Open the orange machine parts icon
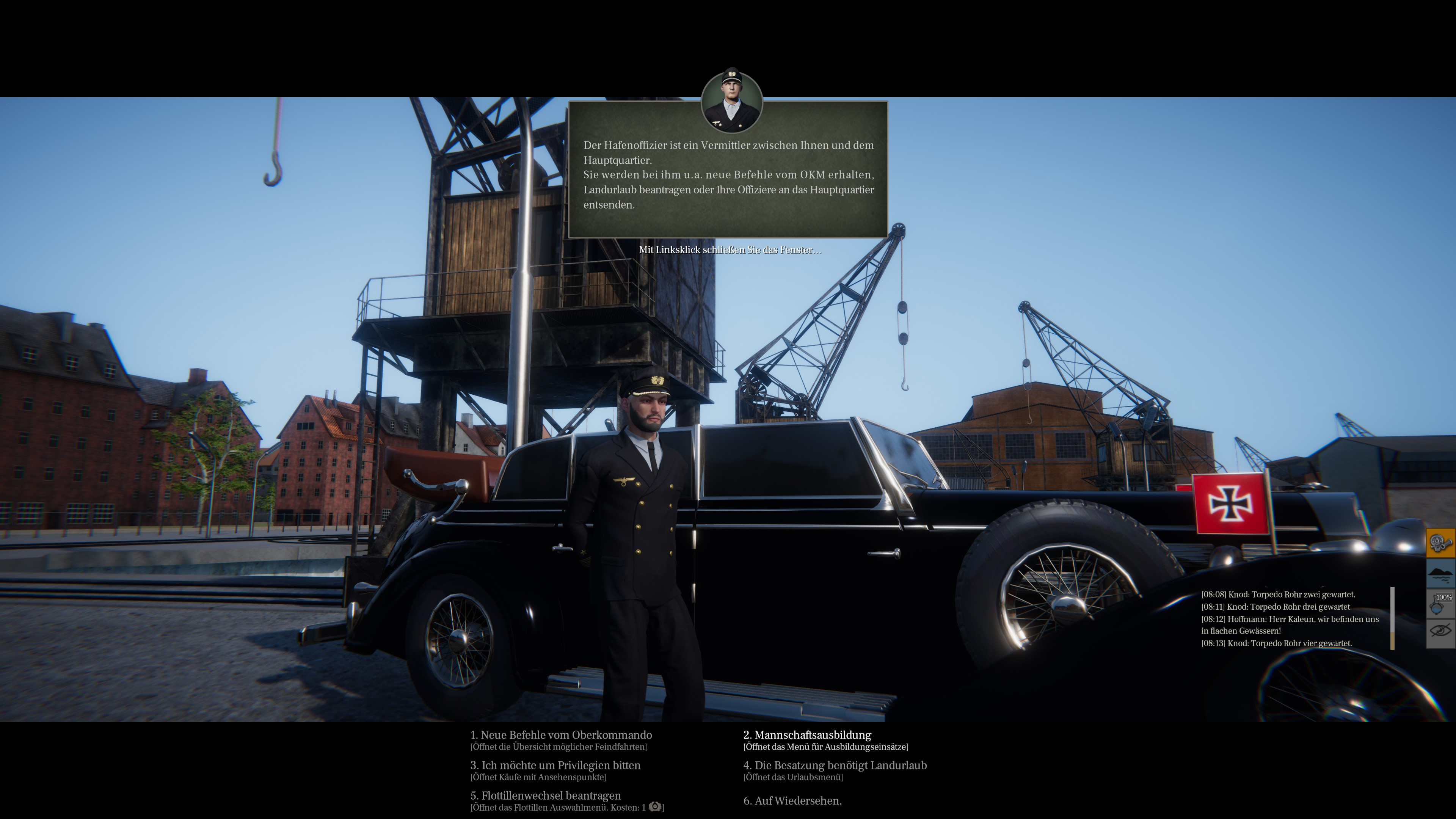This screenshot has width=1456, height=819. tap(1440, 544)
